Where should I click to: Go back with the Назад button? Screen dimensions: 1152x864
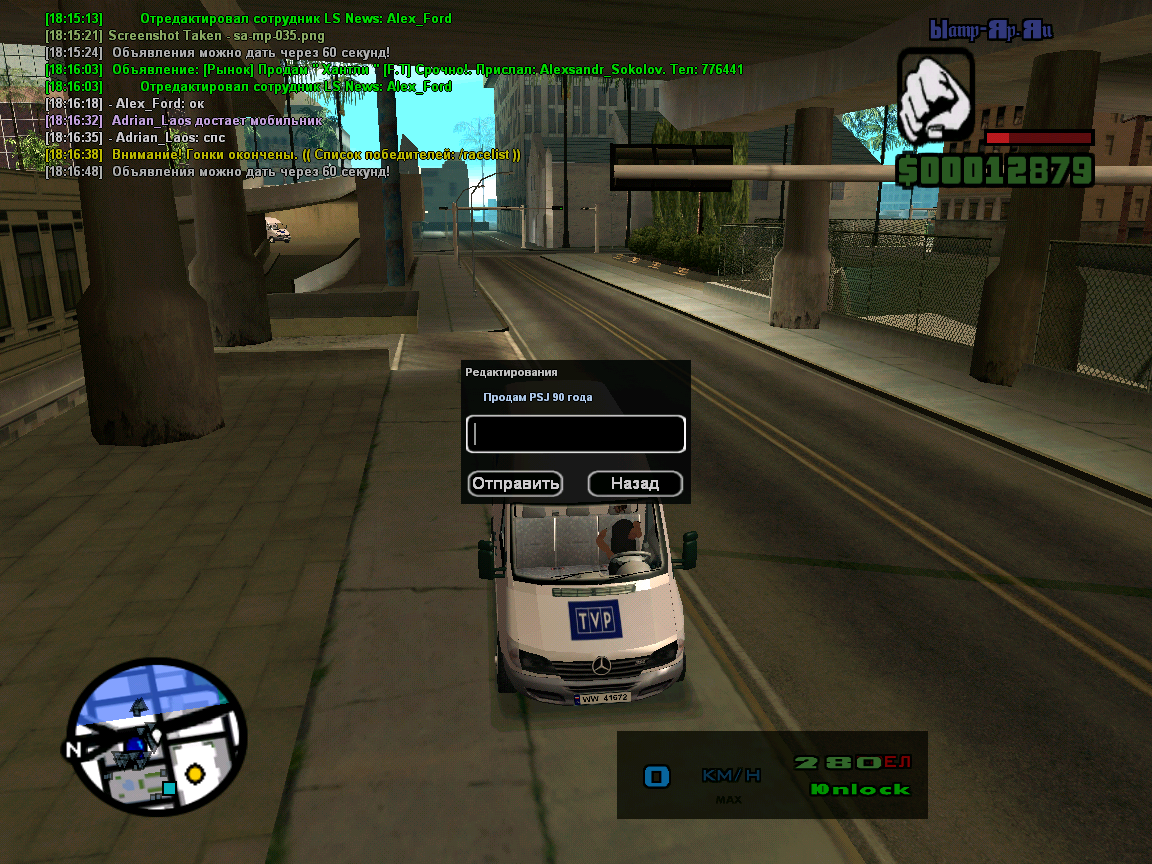click(x=635, y=484)
